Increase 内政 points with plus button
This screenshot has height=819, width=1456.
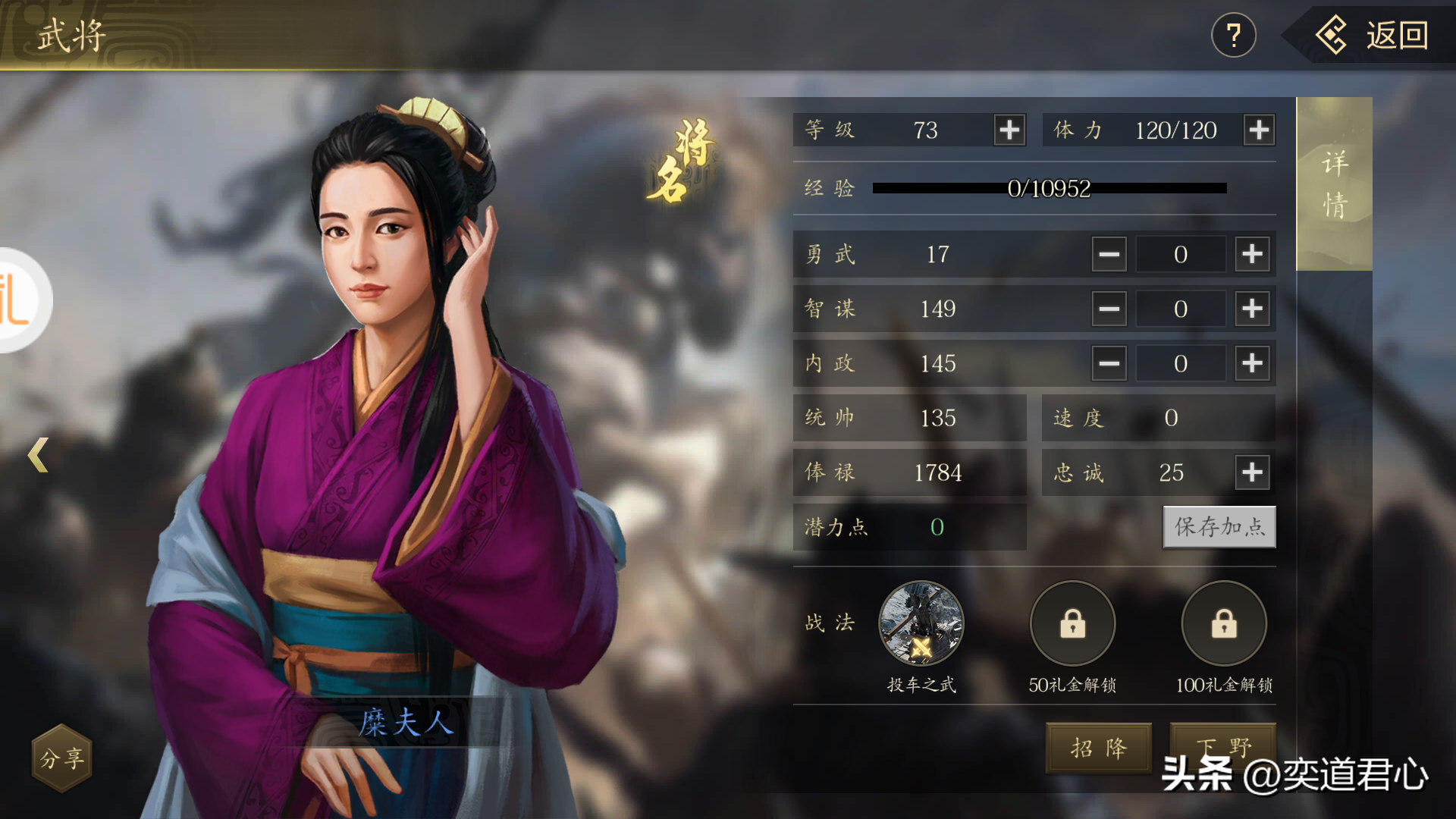pyautogui.click(x=1252, y=363)
